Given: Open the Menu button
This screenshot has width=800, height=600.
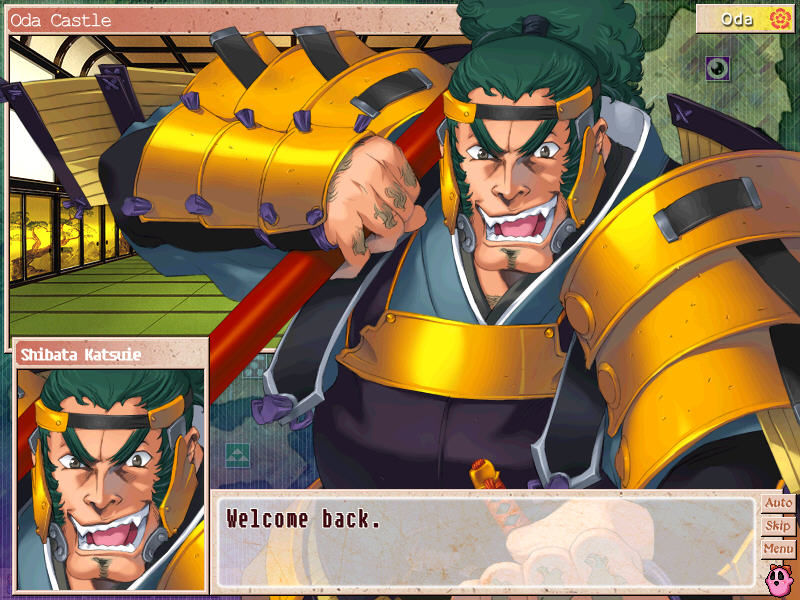Looking at the screenshot, I should (778, 549).
